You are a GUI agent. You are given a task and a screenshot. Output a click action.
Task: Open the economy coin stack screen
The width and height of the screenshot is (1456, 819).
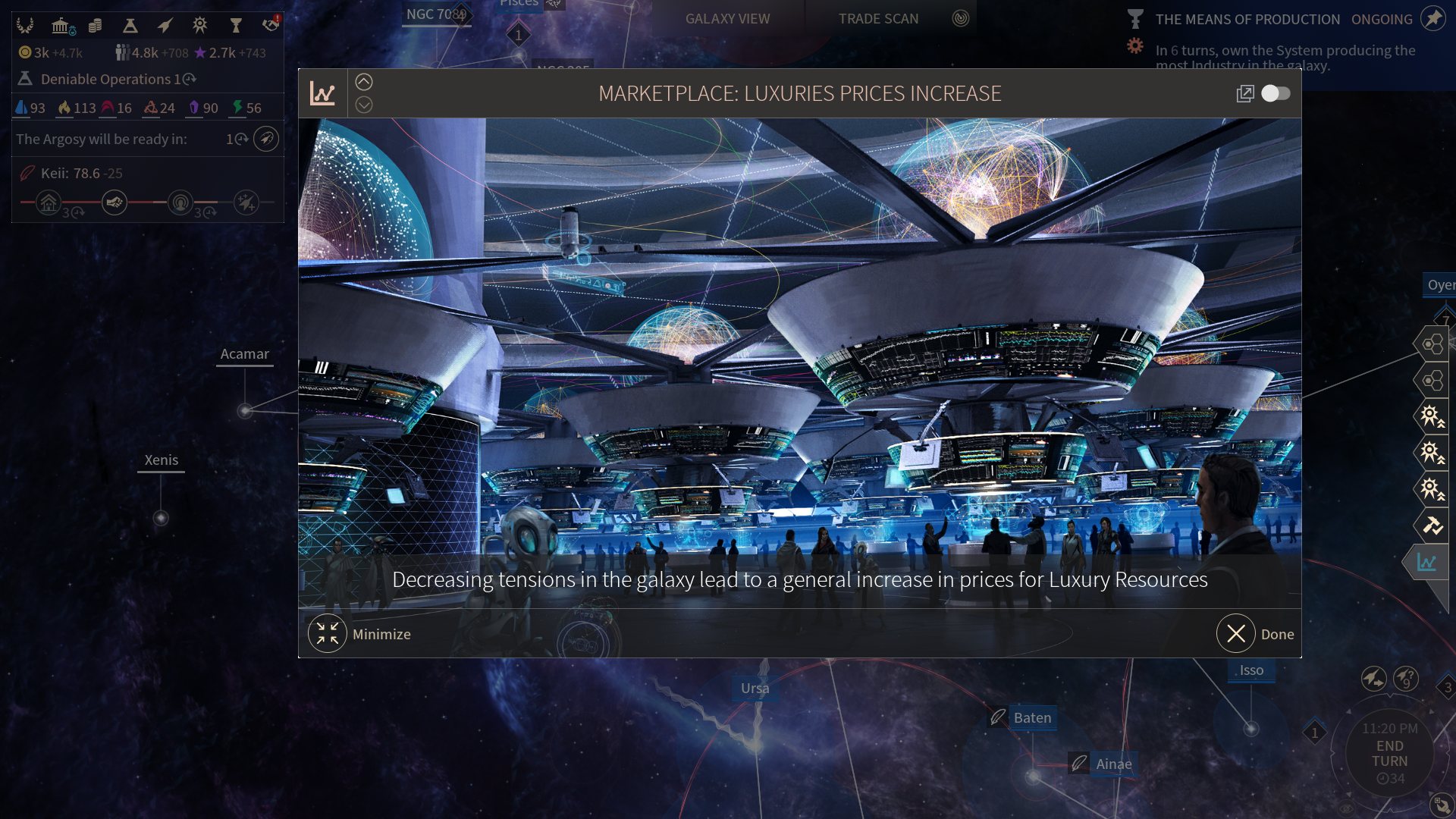point(95,26)
